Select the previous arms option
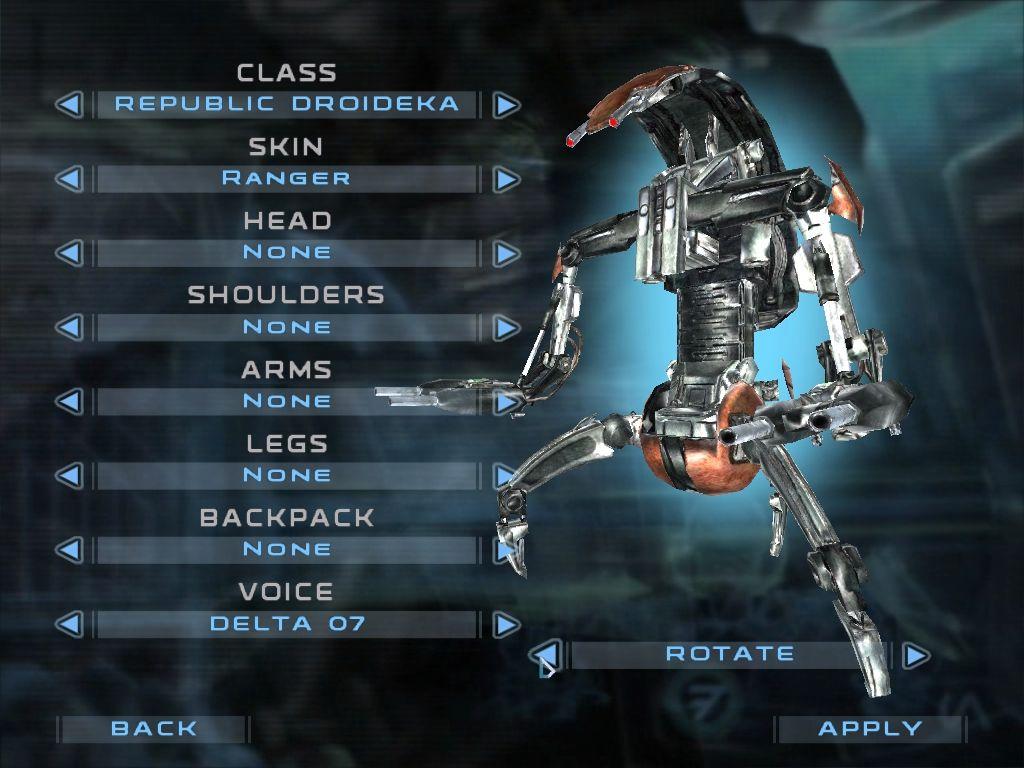This screenshot has width=1024, height=768. (x=68, y=401)
